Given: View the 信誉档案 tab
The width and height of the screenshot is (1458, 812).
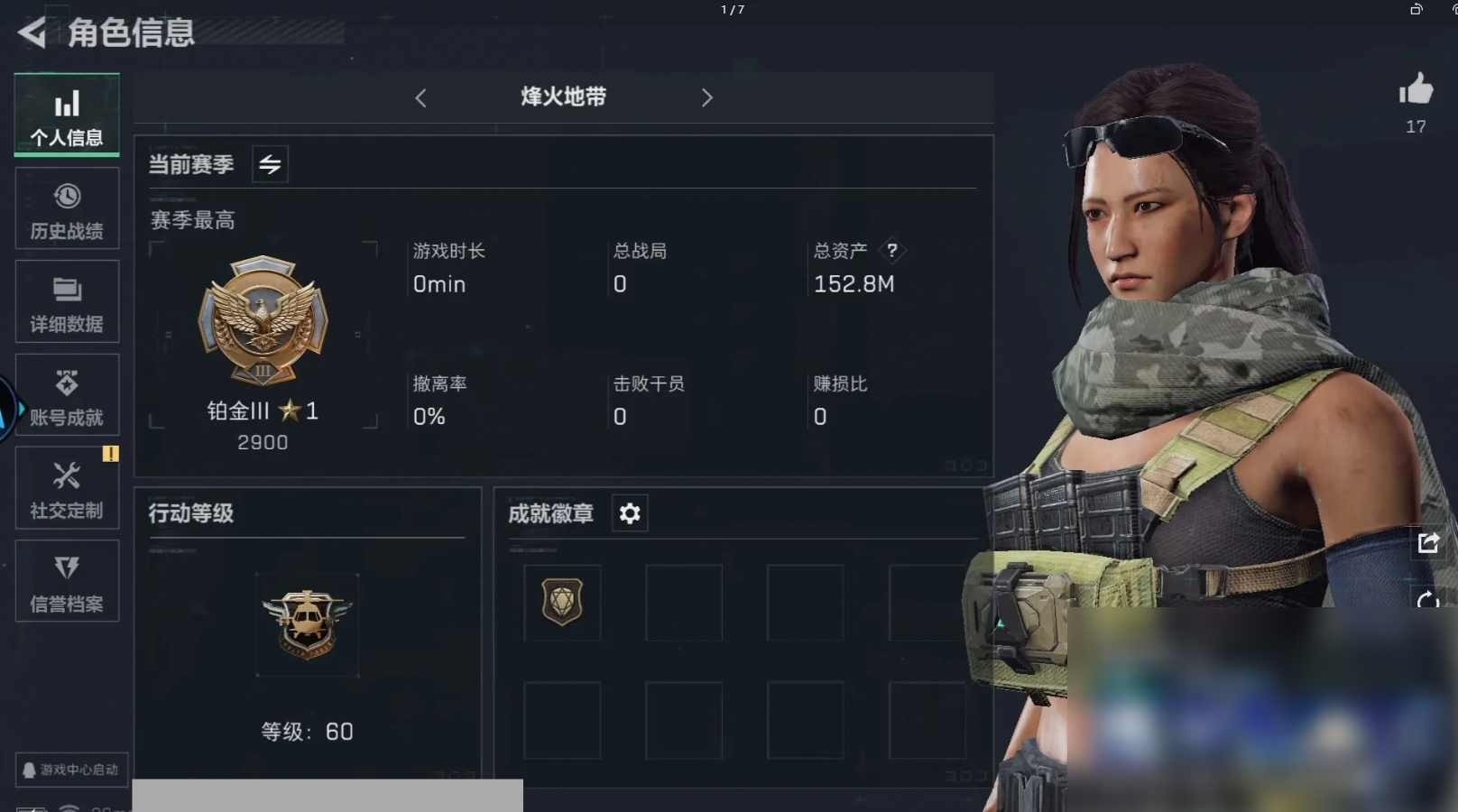Looking at the screenshot, I should 67,582.
